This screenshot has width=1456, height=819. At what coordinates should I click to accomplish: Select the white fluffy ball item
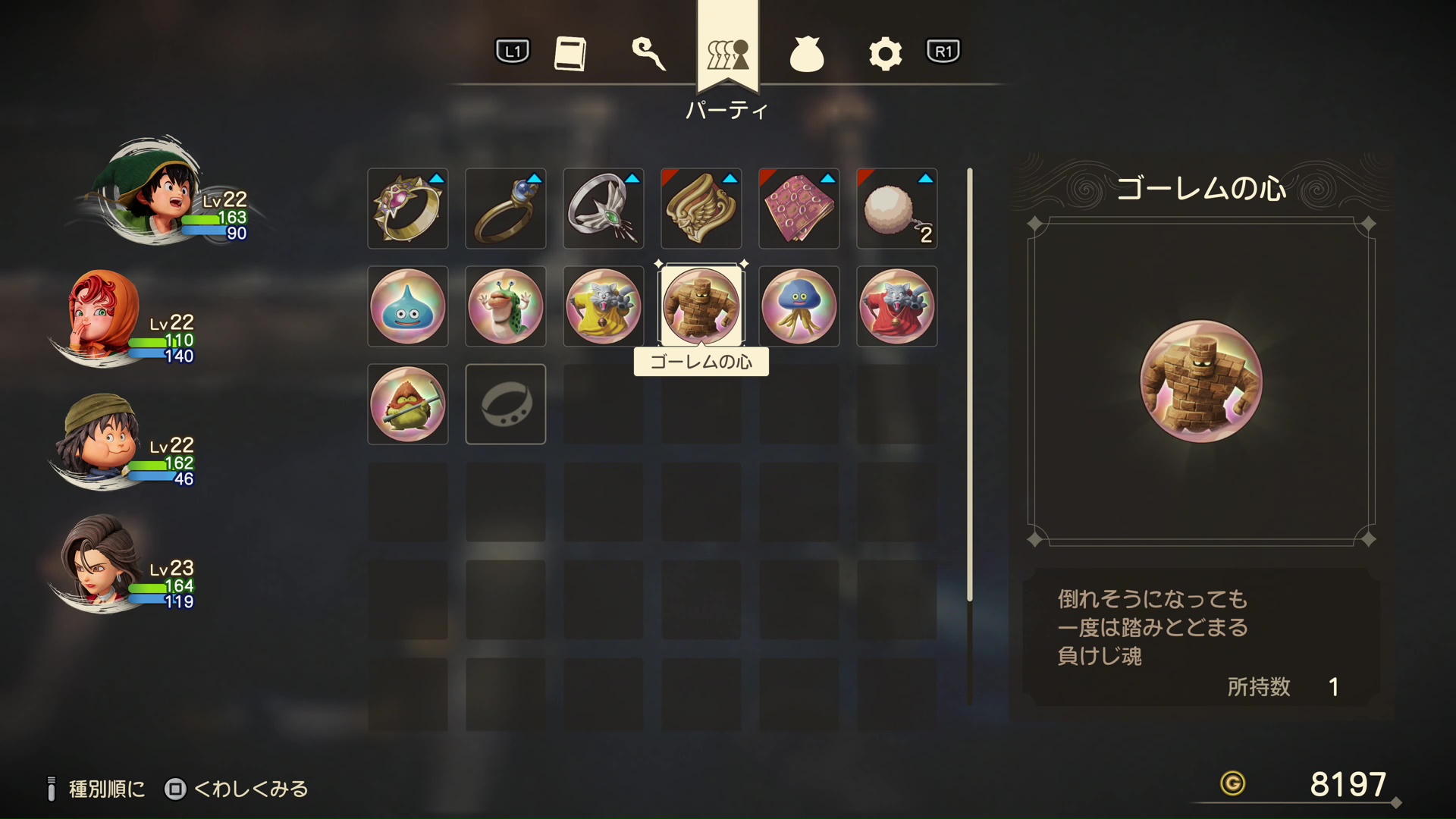click(896, 208)
